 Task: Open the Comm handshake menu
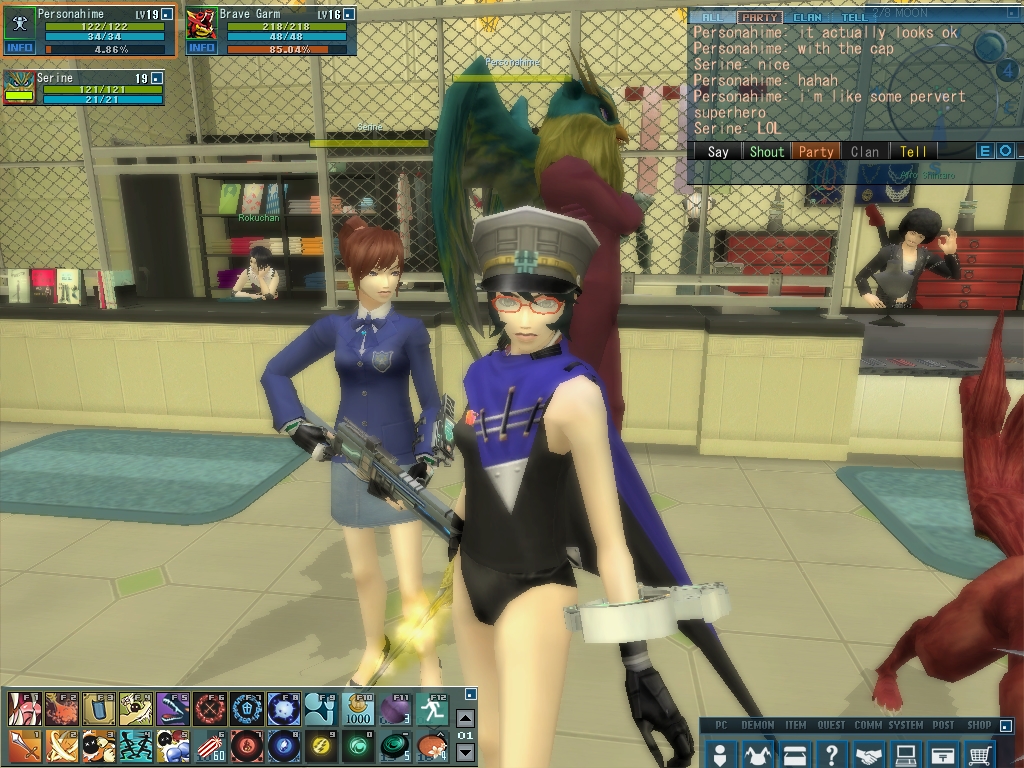click(869, 753)
